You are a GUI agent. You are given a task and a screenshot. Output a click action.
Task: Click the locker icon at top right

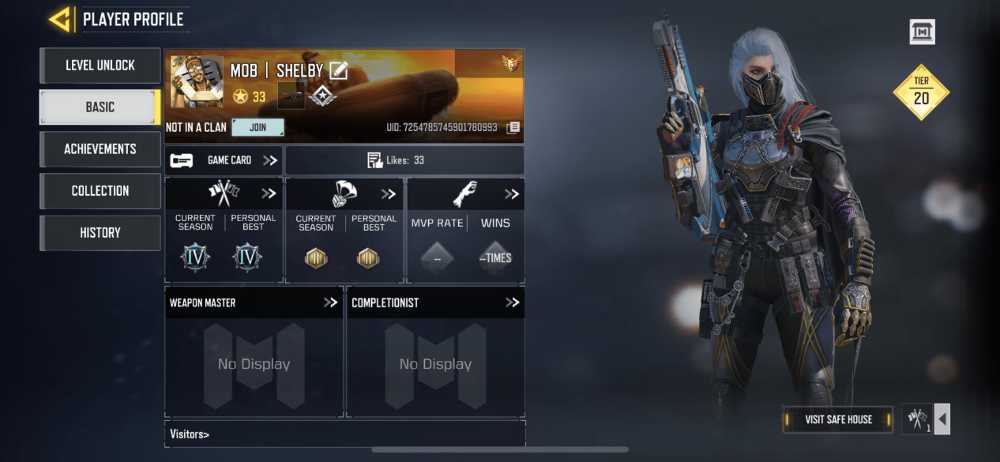pos(922,32)
